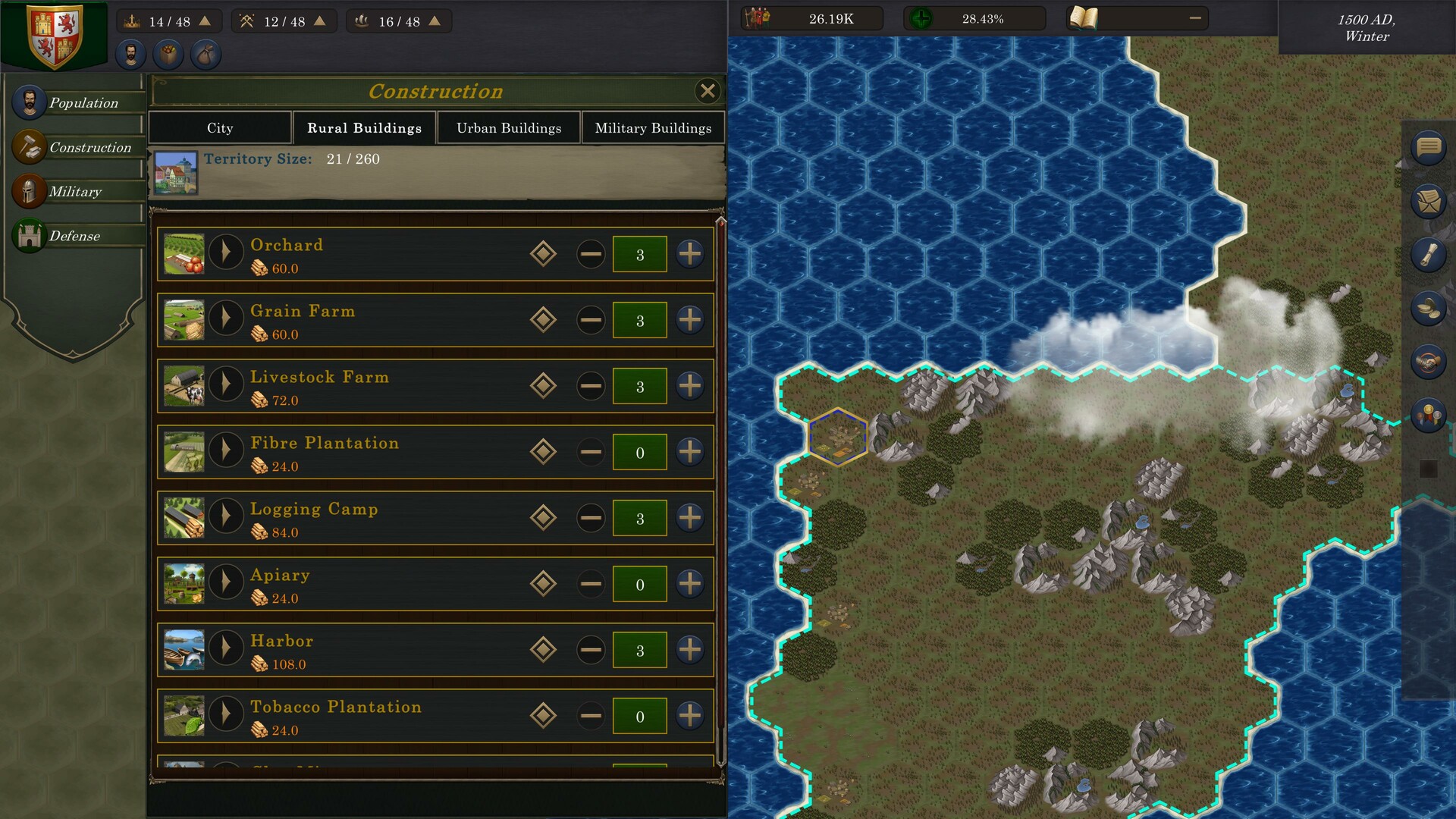Switch to the Military Buildings tab

(x=654, y=127)
